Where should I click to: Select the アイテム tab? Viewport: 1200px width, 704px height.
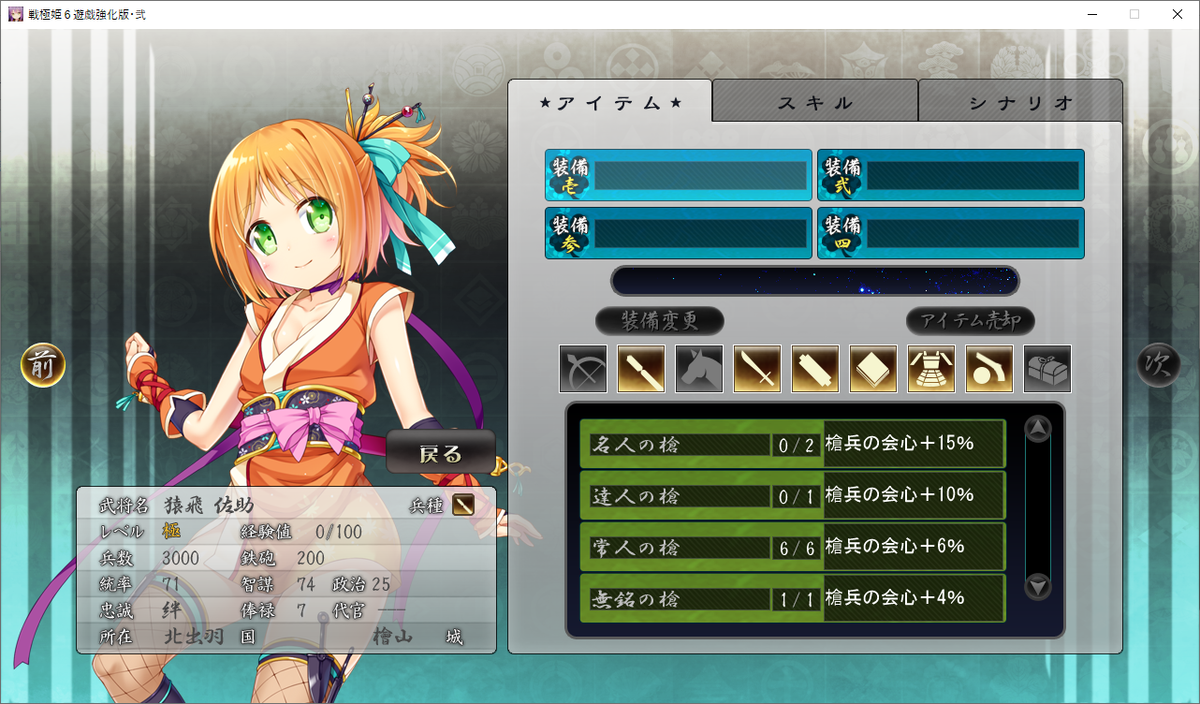click(610, 102)
